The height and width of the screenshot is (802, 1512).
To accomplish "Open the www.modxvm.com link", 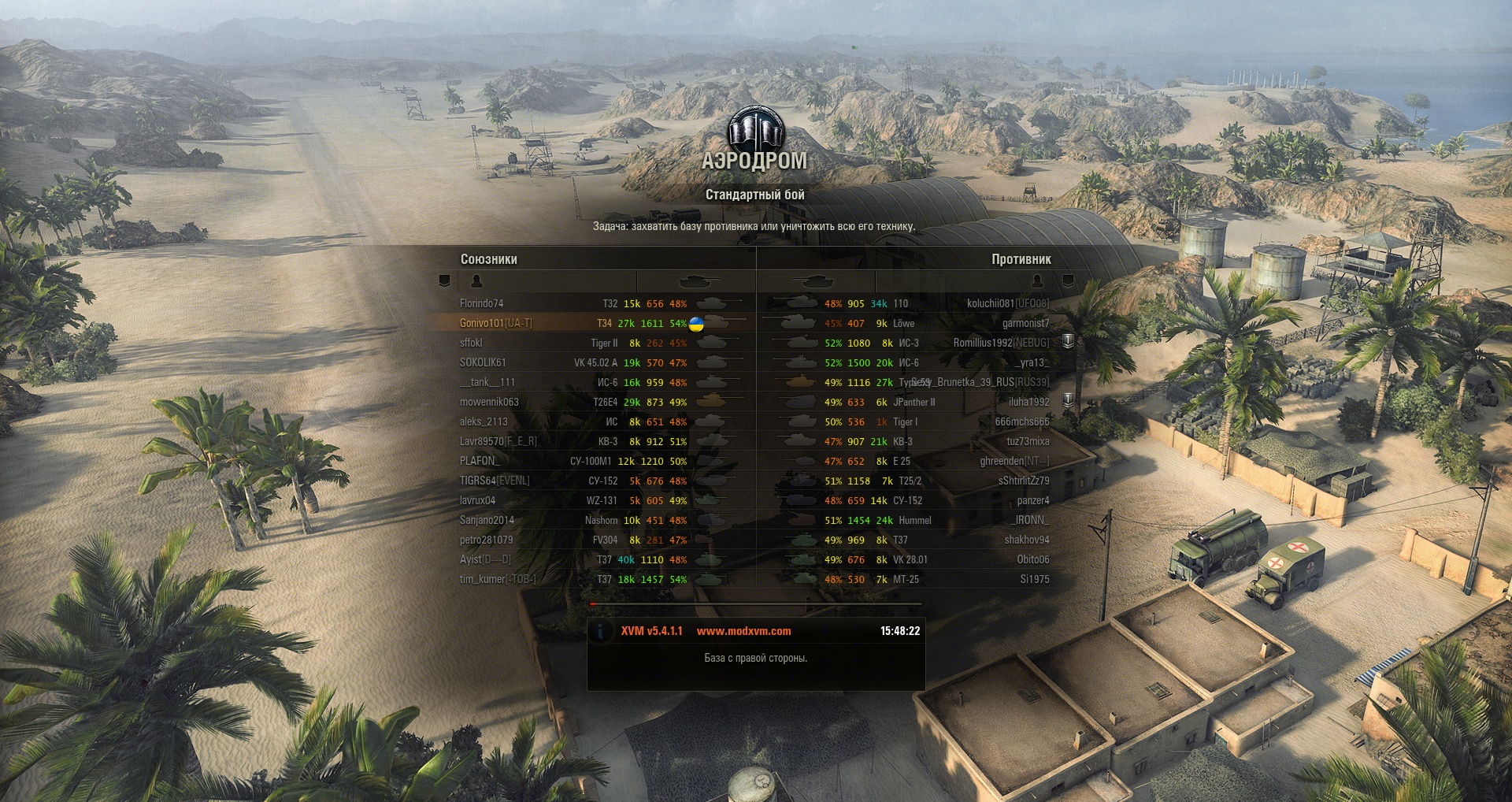I will [743, 631].
